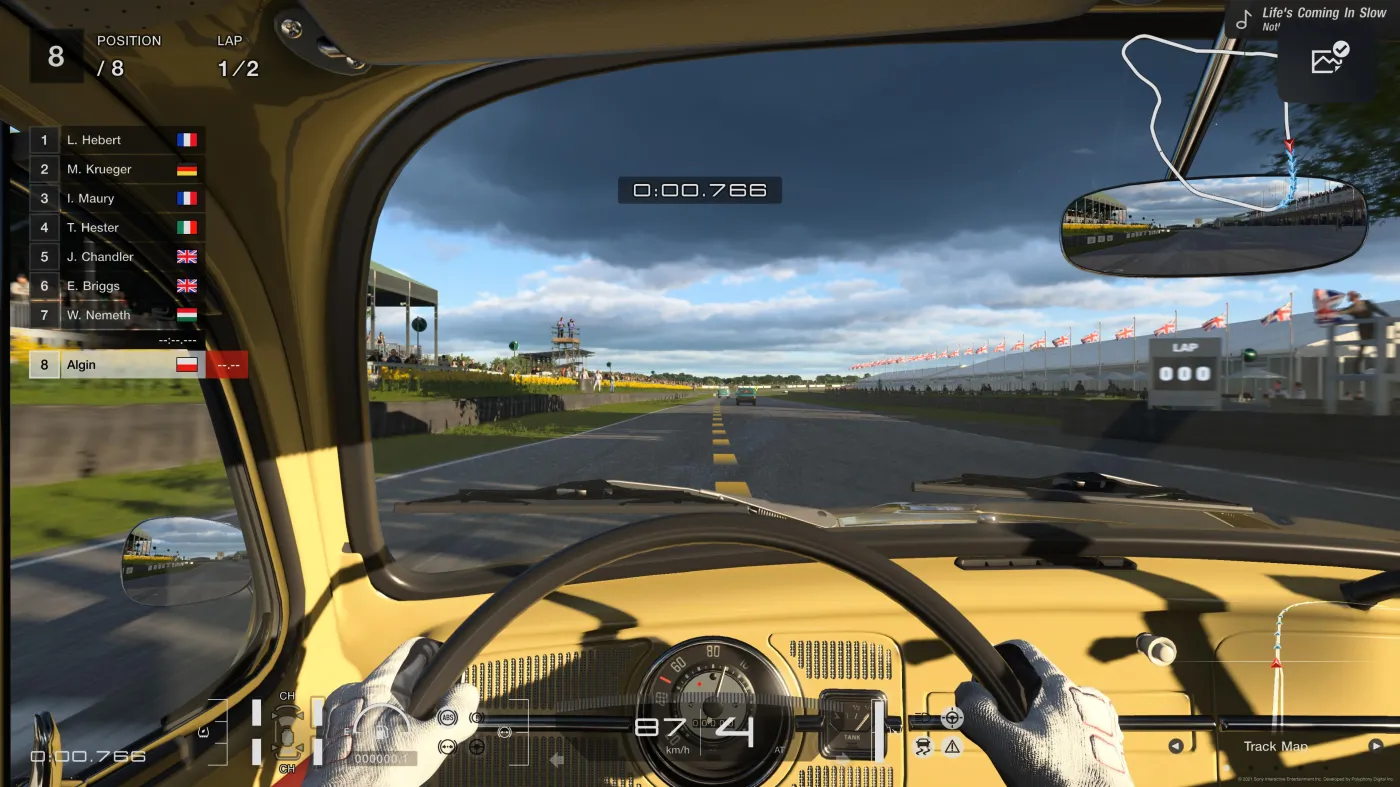This screenshot has width=1400, height=787.
Task: Toggle the headlight indicator on the dash HUD
Action: point(921,718)
